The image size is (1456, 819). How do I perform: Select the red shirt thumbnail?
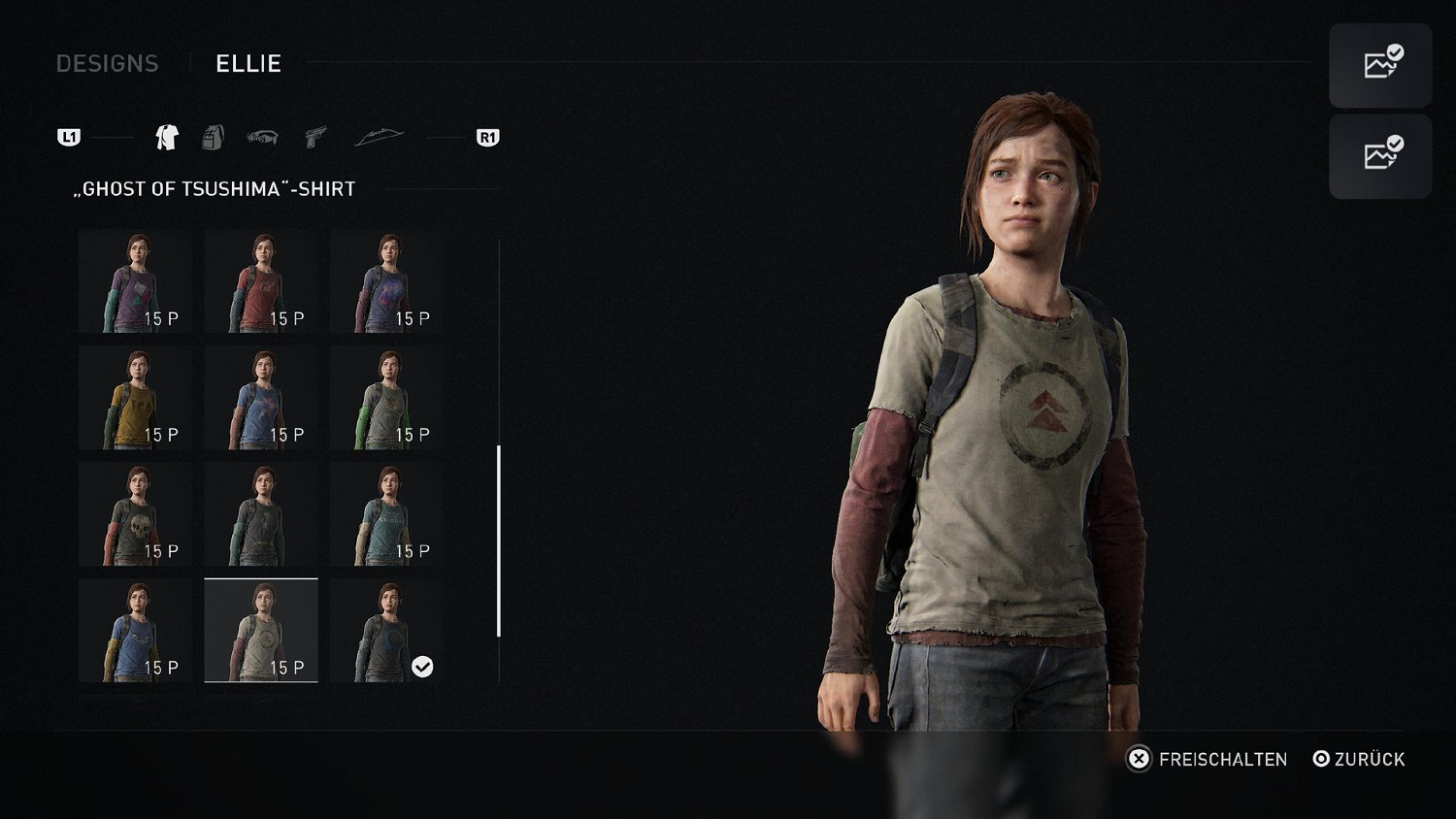tap(261, 281)
